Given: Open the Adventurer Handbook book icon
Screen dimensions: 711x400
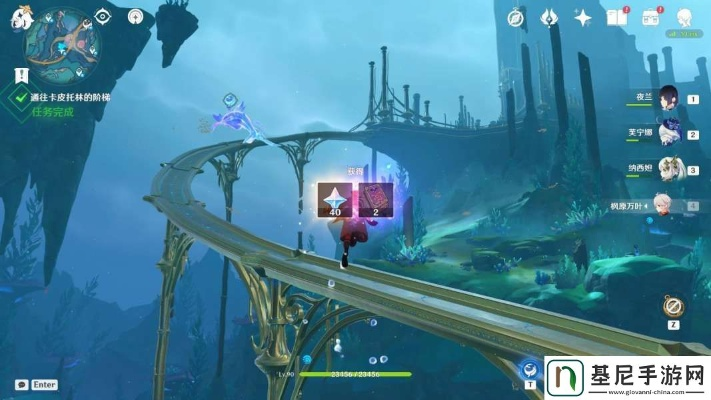Looking at the screenshot, I should click(616, 17).
